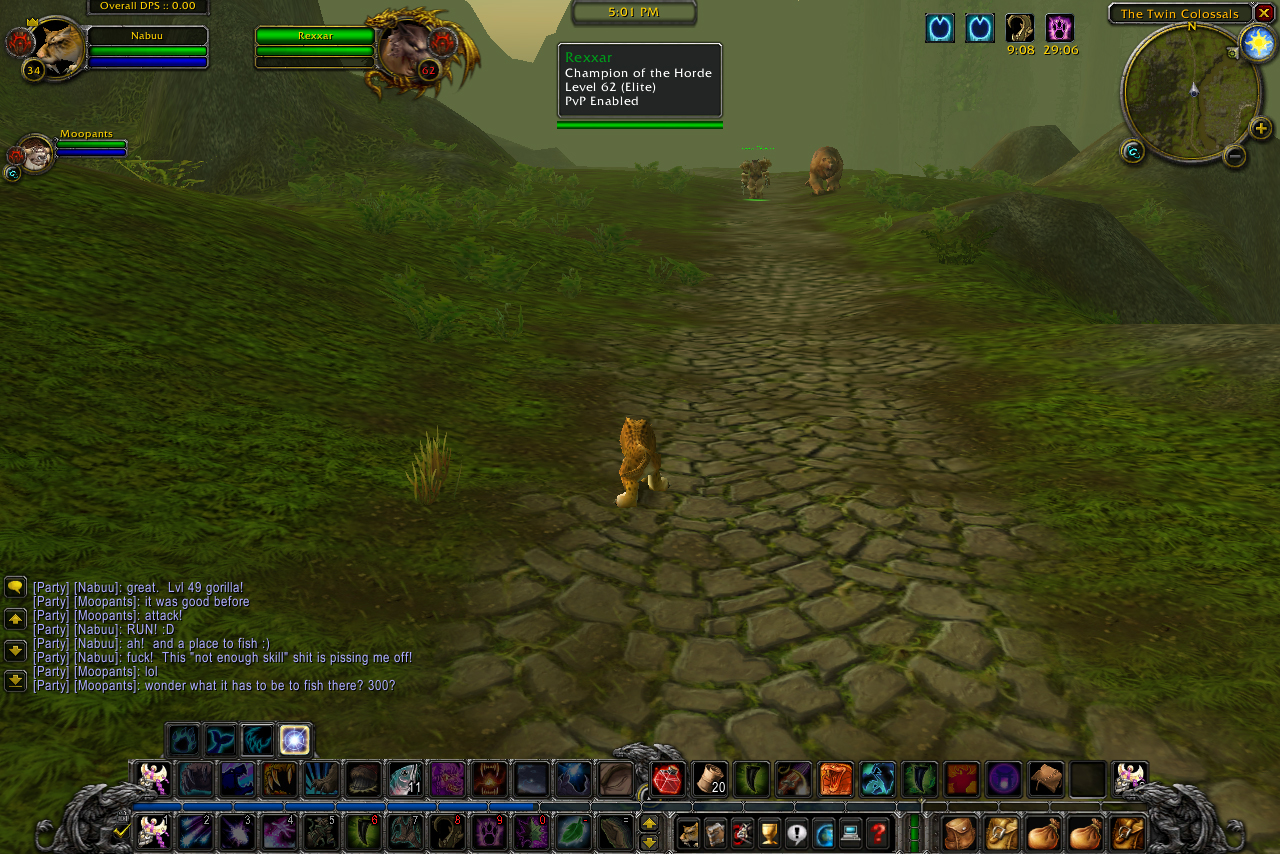Image resolution: width=1280 pixels, height=854 pixels.
Task: Use the bandage item with 20 stacks
Action: tap(710, 779)
